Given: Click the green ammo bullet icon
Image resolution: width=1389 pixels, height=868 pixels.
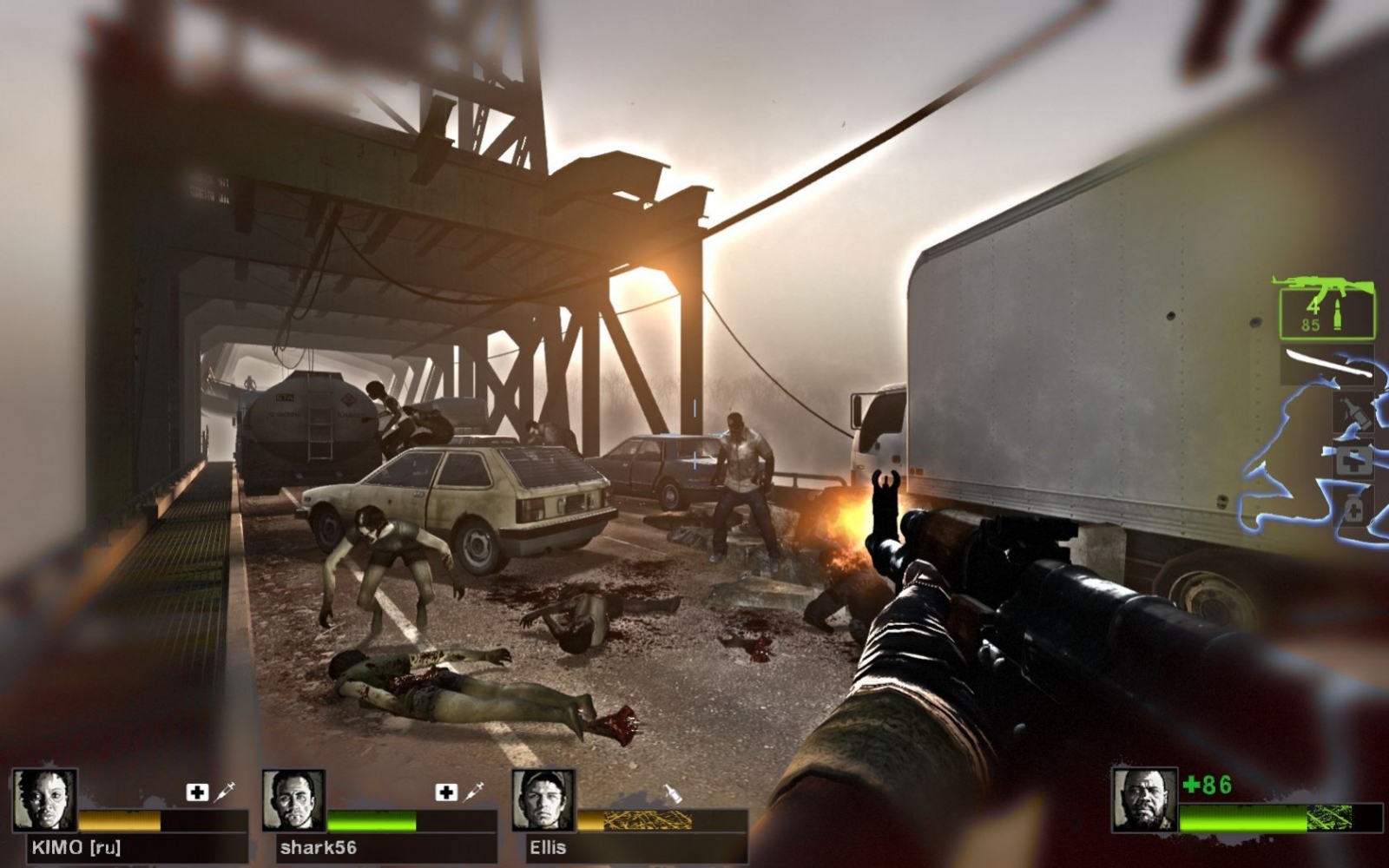Looking at the screenshot, I should point(1337,314).
